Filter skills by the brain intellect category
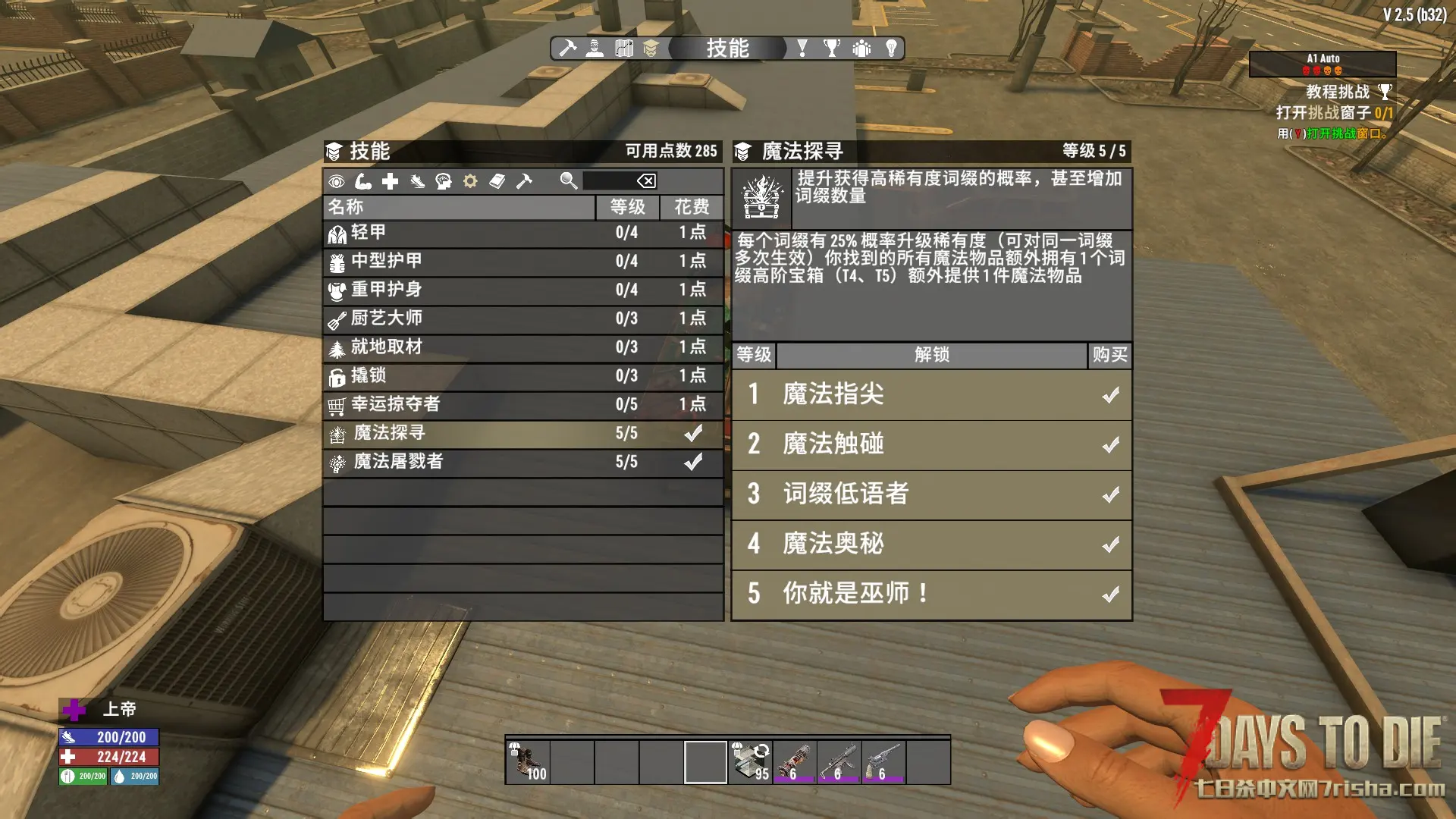 point(444,181)
